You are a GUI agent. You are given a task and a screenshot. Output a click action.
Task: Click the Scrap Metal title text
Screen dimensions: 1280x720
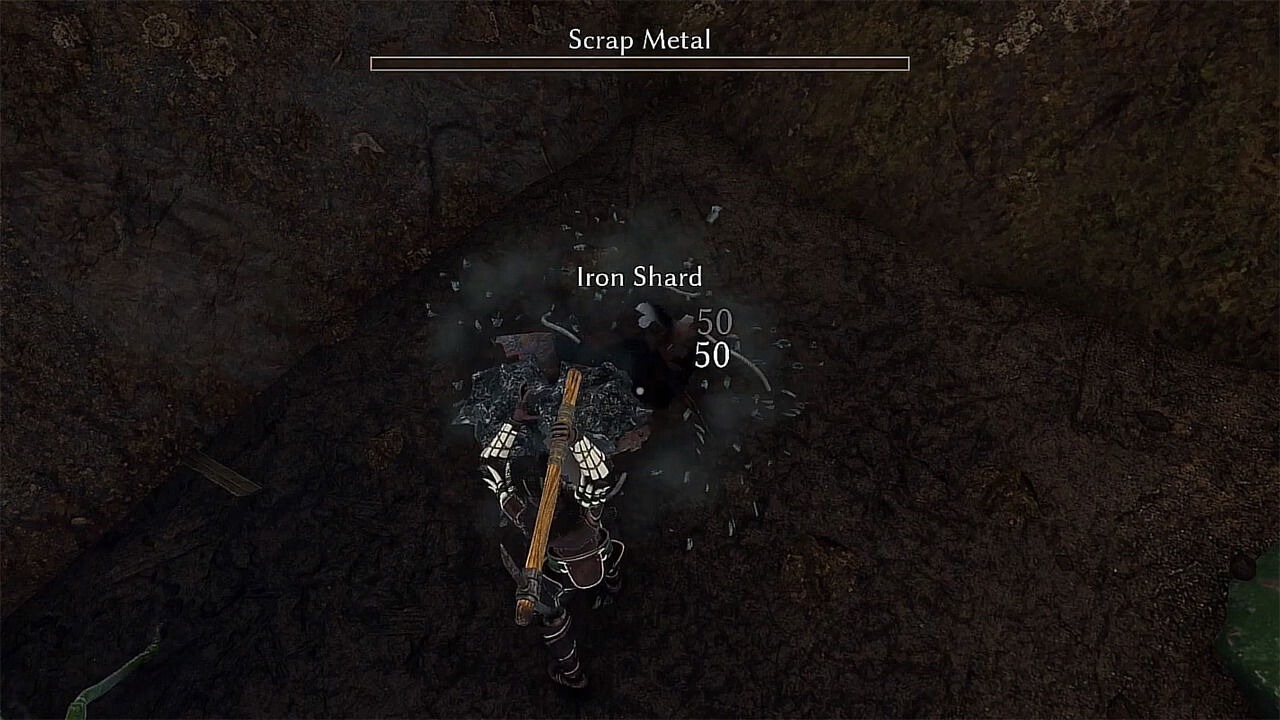[638, 41]
